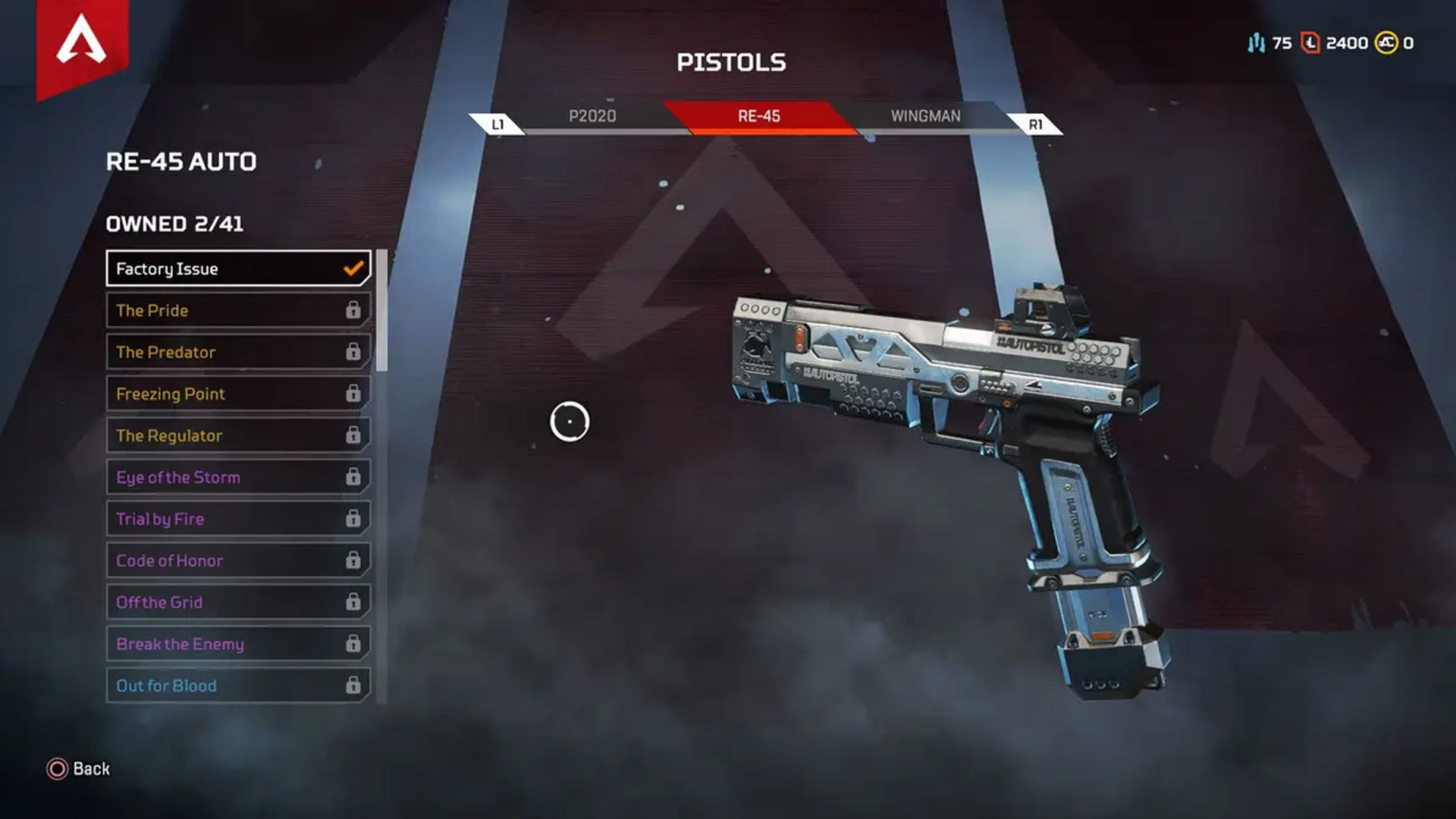Switch to the P2020 pistol tab
The height and width of the screenshot is (819, 1456).
[592, 116]
